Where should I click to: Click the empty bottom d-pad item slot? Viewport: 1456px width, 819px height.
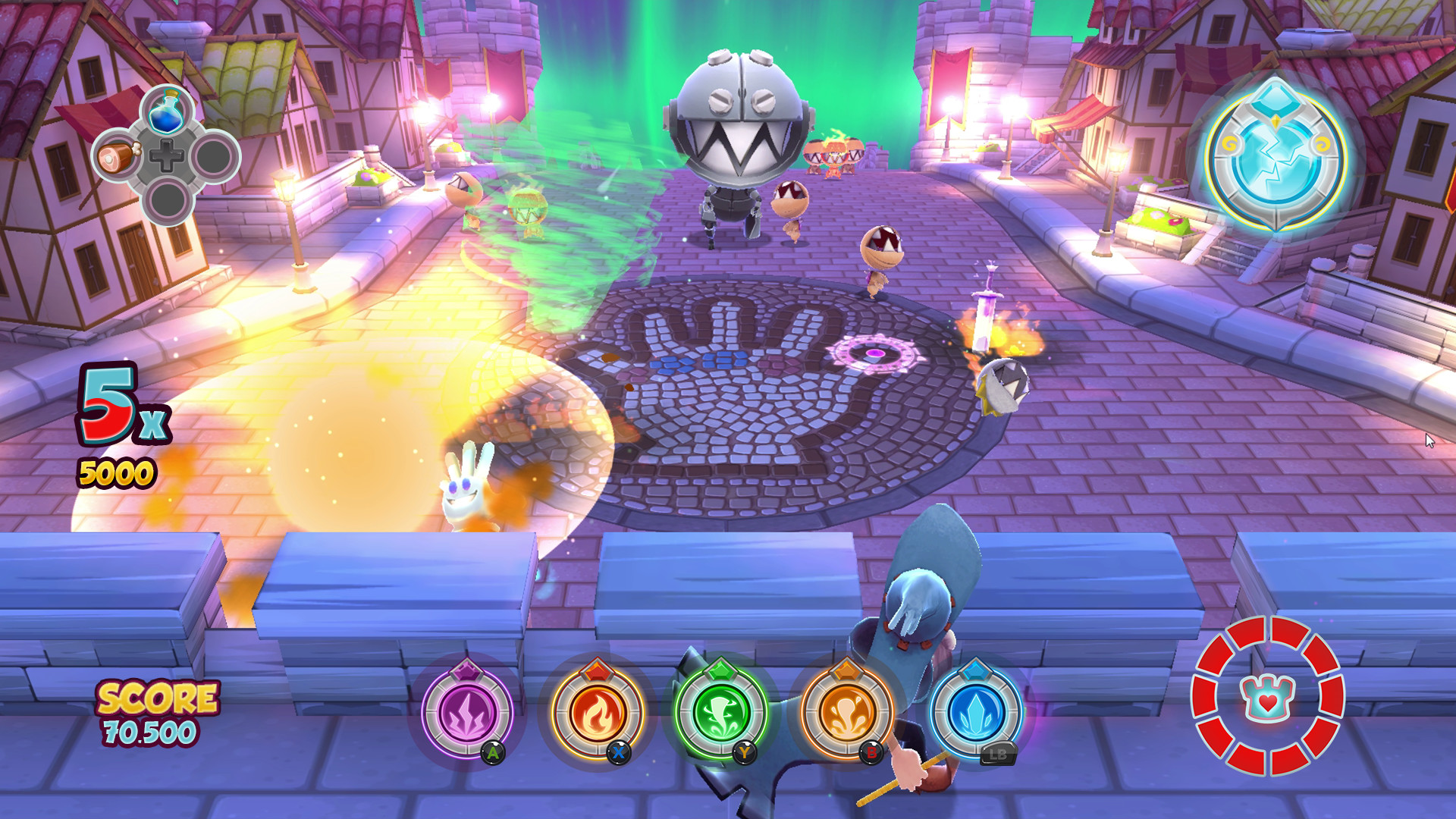168,199
